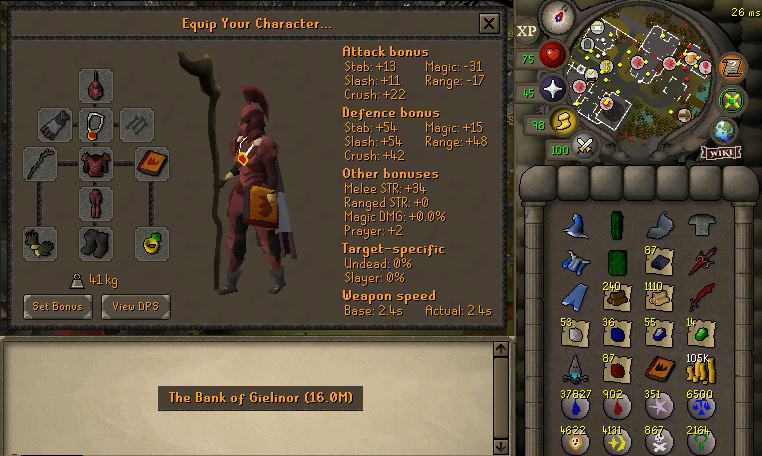Click the special attack orb

coord(584,147)
